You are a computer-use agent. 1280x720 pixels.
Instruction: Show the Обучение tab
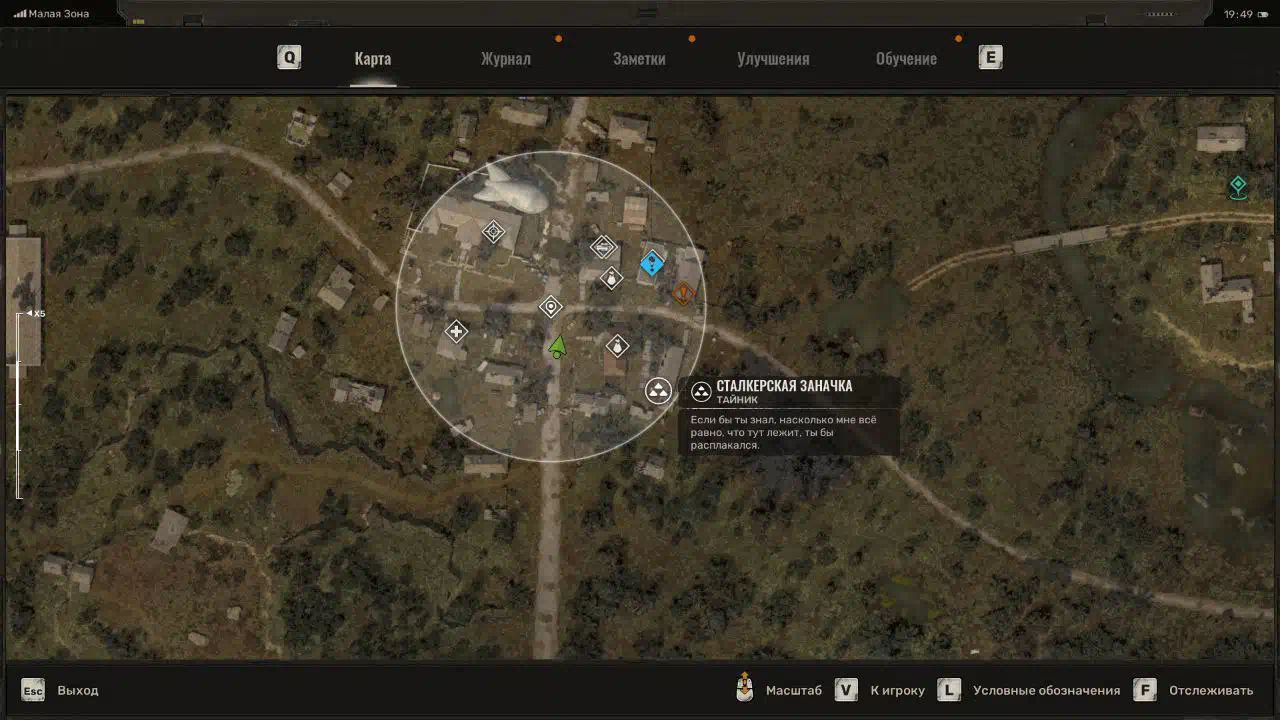click(906, 58)
